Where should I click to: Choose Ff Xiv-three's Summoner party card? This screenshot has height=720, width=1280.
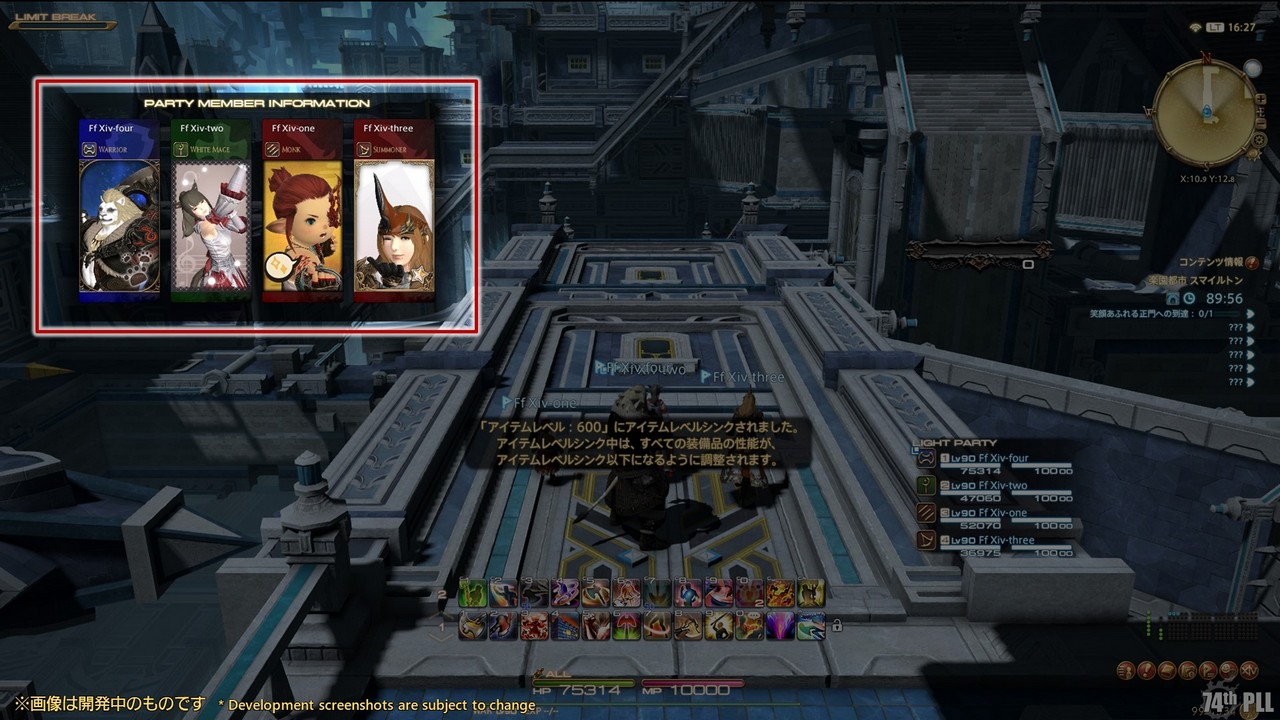pyautogui.click(x=394, y=211)
